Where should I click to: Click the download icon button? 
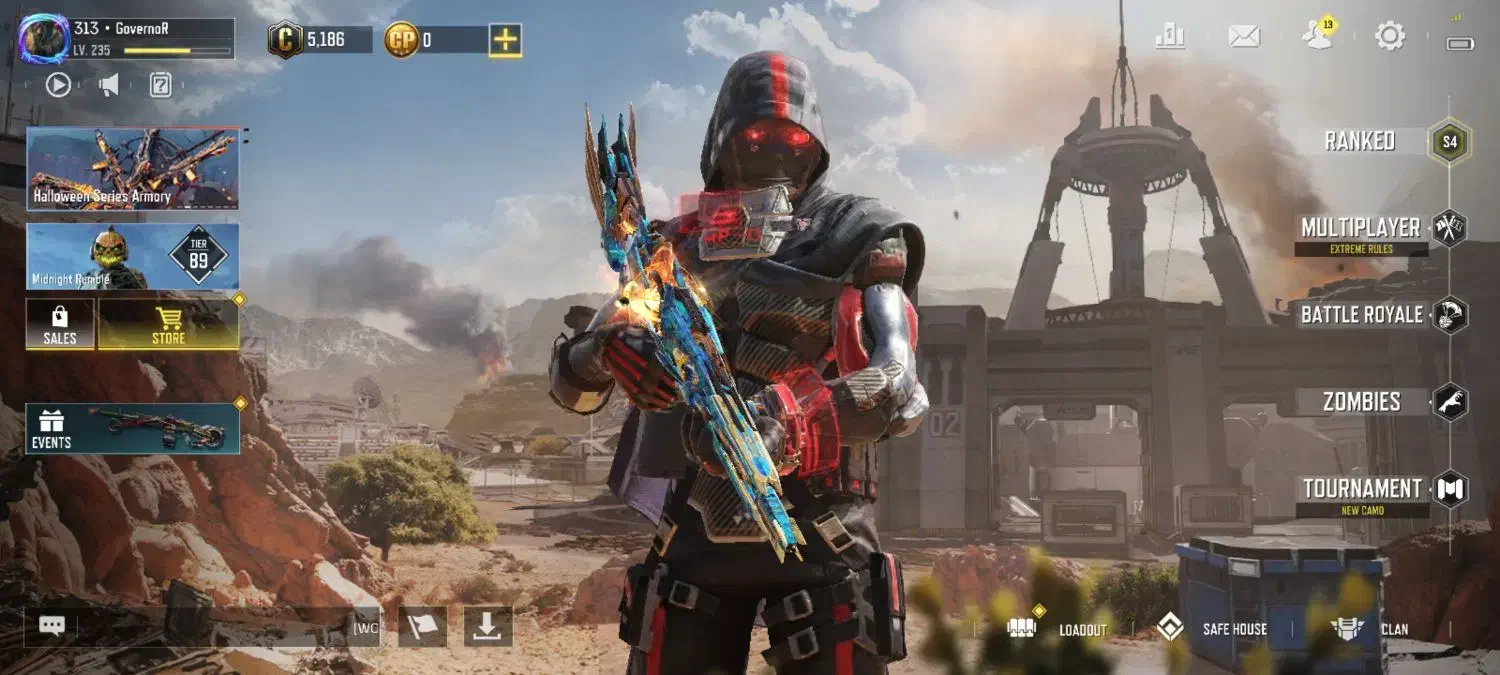click(x=488, y=626)
